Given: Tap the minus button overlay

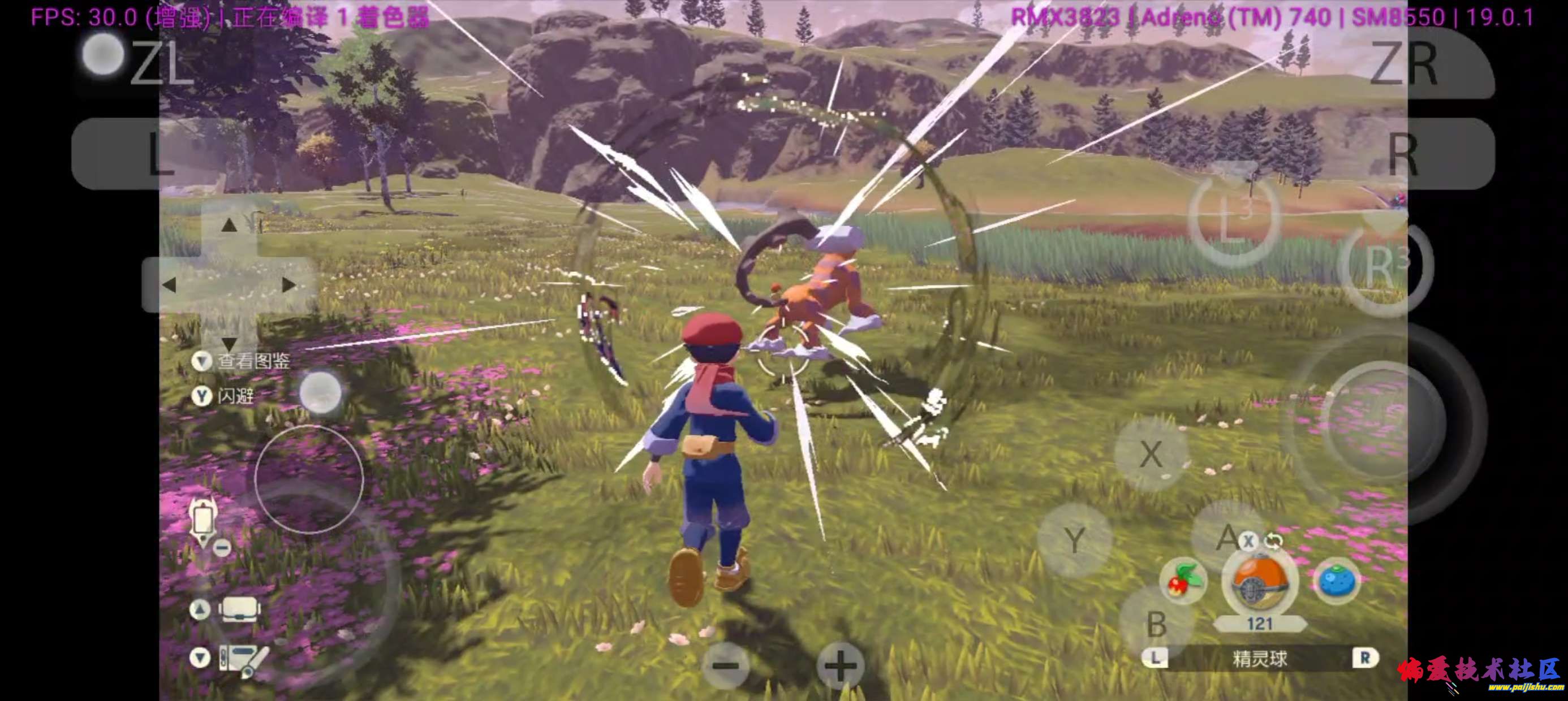Looking at the screenshot, I should click(x=726, y=666).
